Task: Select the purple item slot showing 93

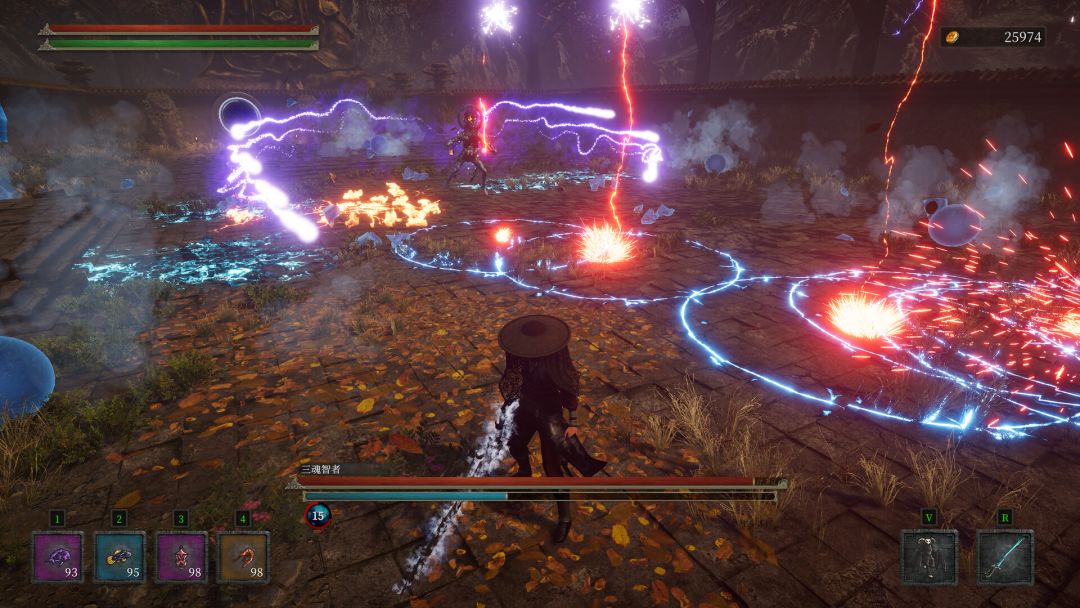Action: (x=57, y=556)
